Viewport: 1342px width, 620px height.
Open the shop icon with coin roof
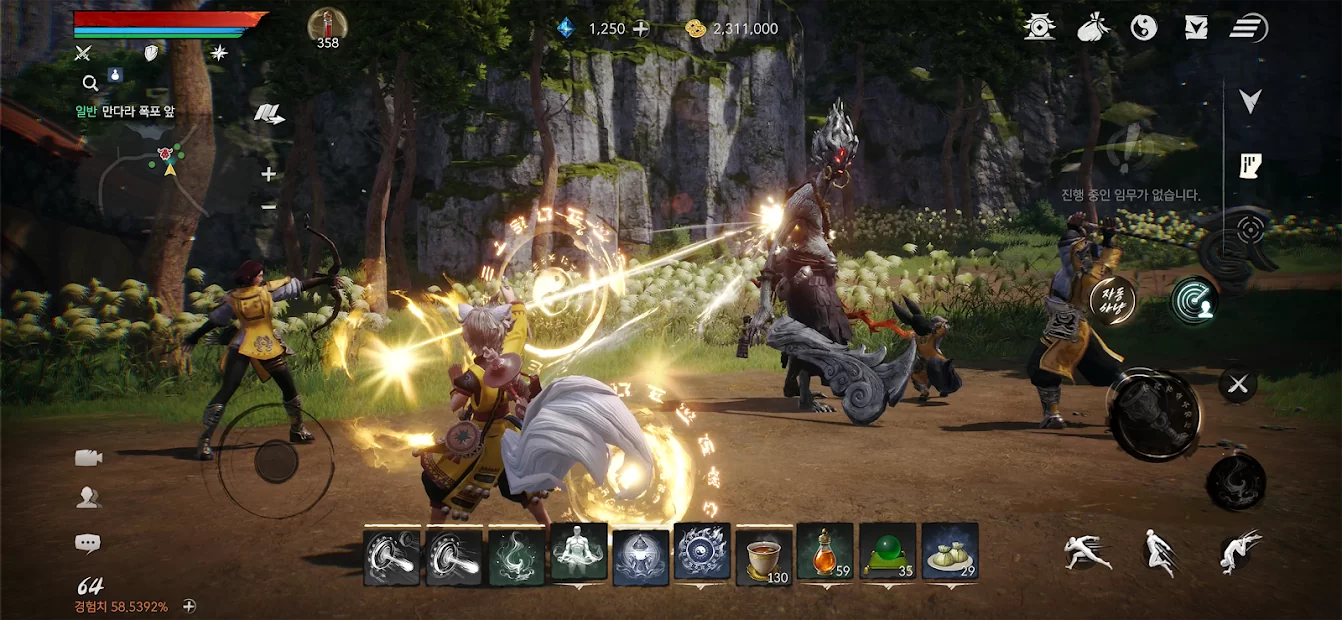click(x=1040, y=28)
